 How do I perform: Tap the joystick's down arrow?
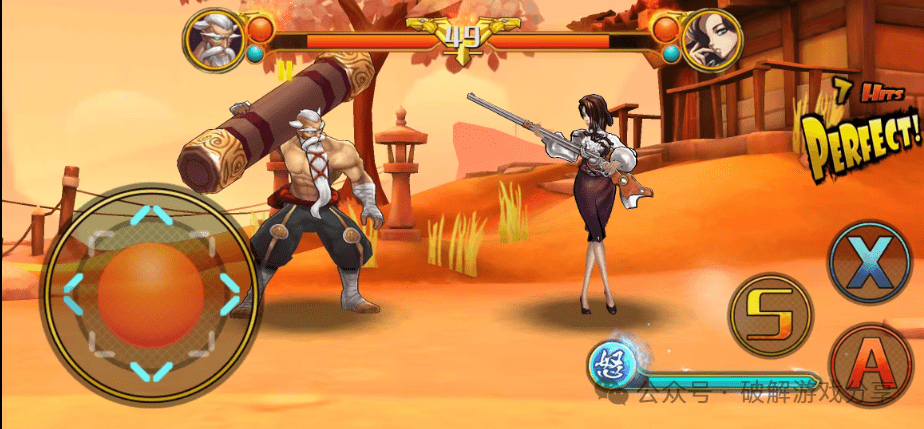coord(151,374)
